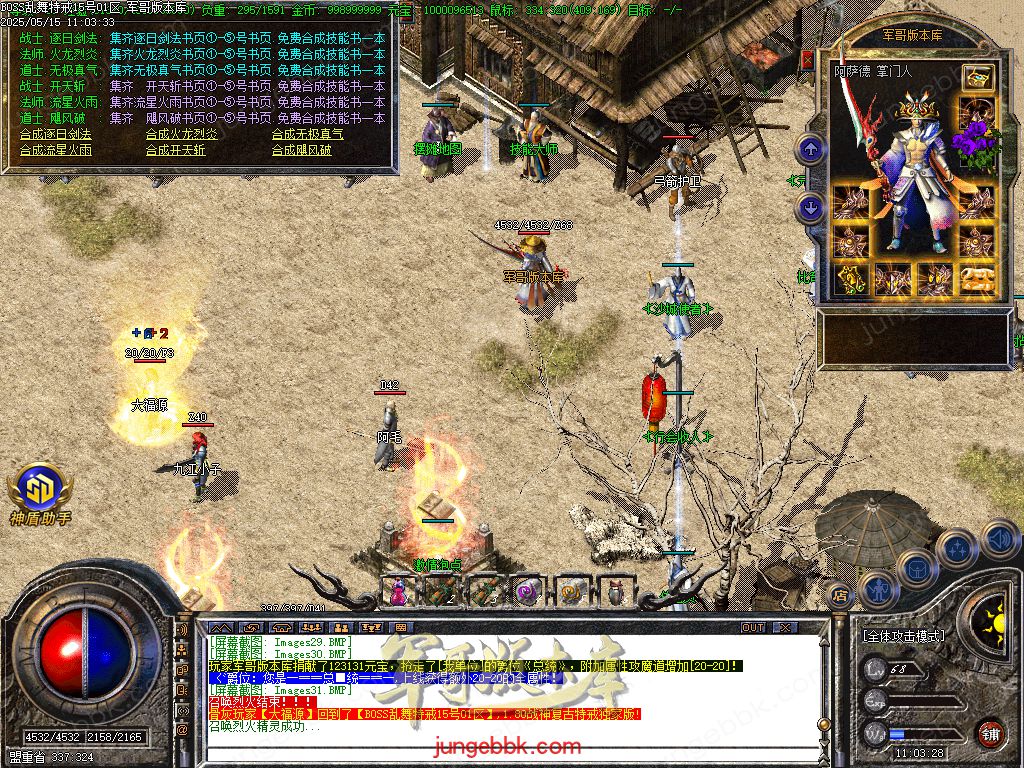The image size is (1024, 768).
Task: Choose the 合成飓风破 option
Action: pos(301,150)
